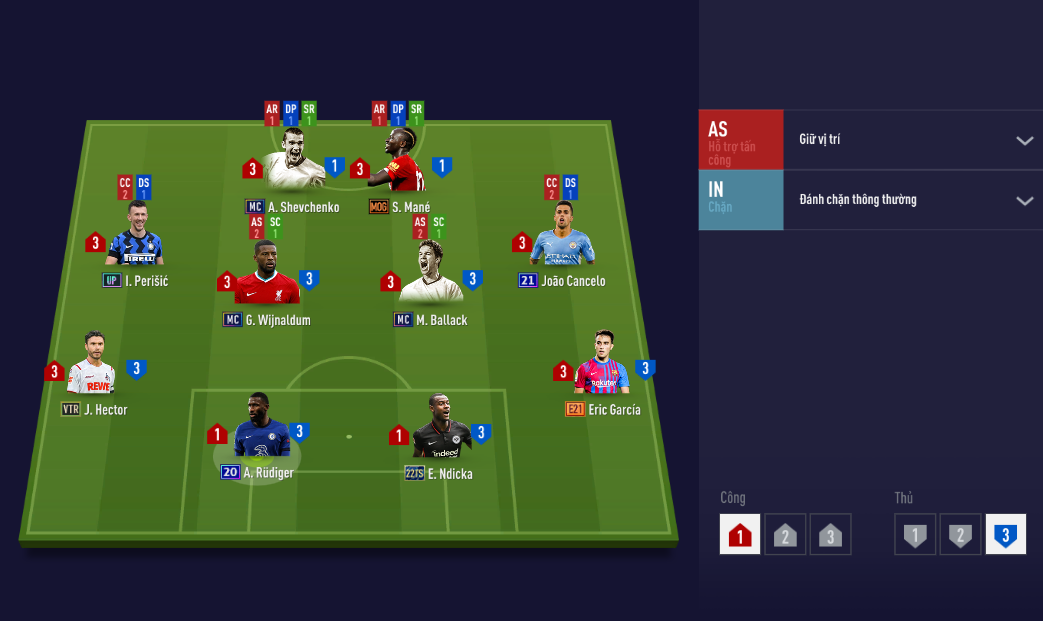Set defense (Thủ) level to 2
This screenshot has width=1043, height=621.
960,535
